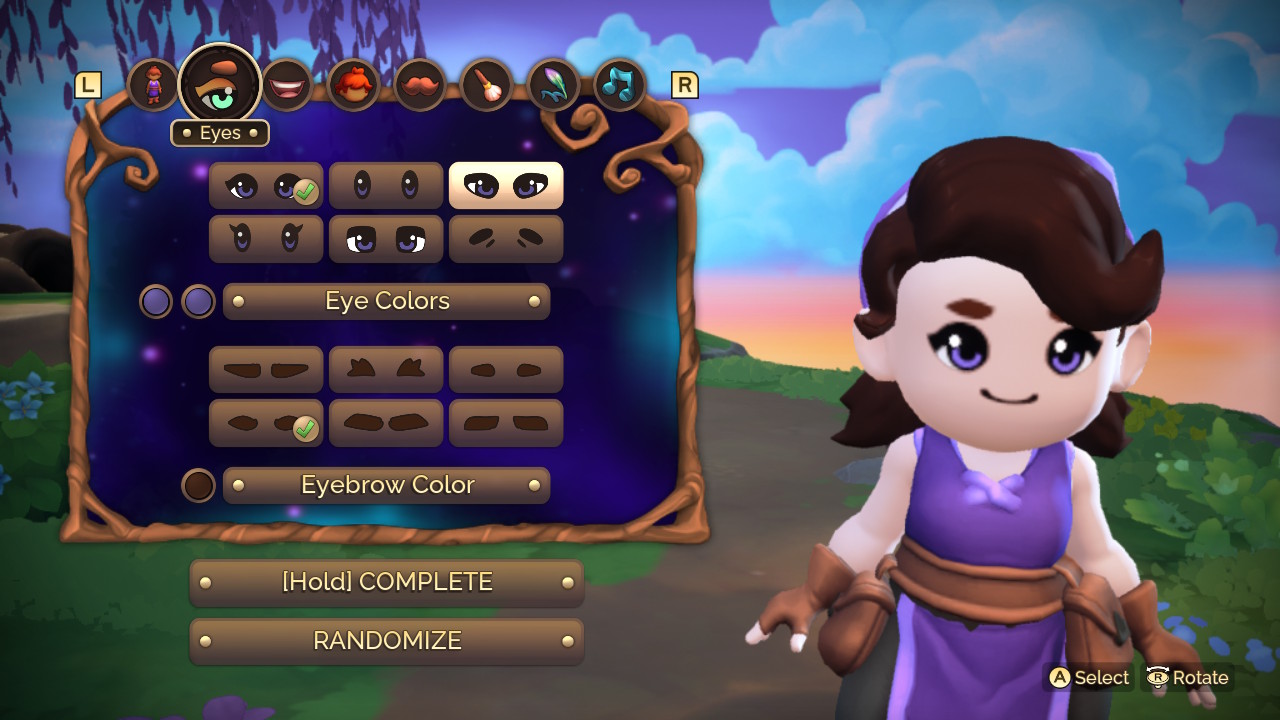1280x720 pixels.
Task: Choose the highlighted wide-open eyes style
Action: pyautogui.click(x=505, y=185)
